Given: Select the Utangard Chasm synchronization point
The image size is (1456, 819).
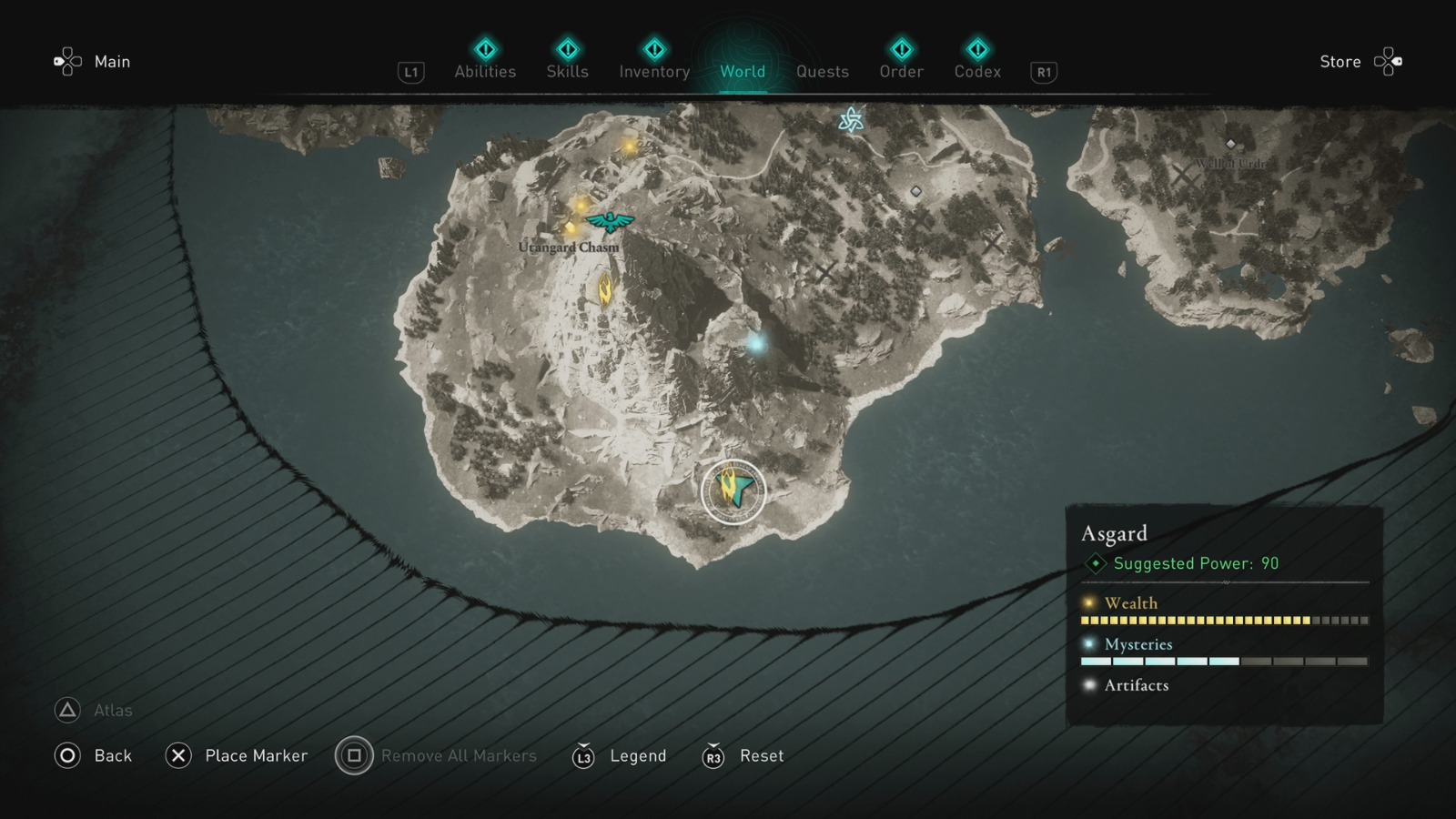Looking at the screenshot, I should coord(610,221).
